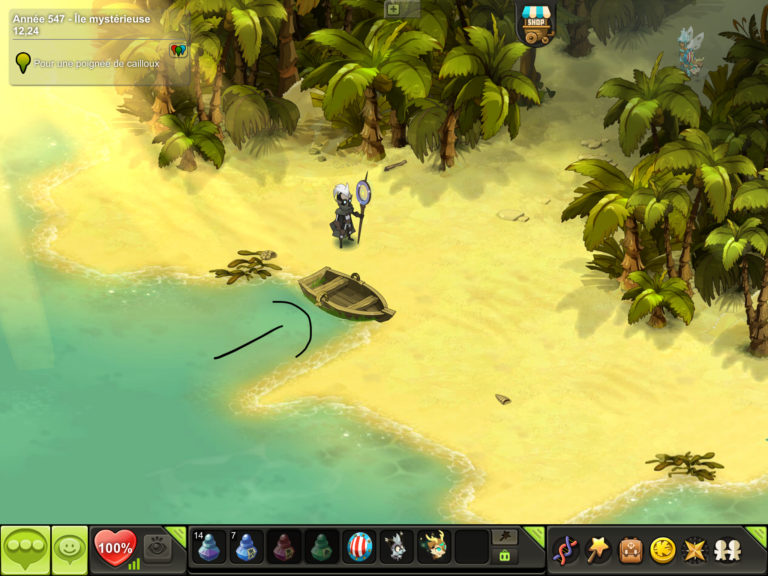Open the crossed swords star menu icon
Screen dimensions: 768x576
click(694, 549)
